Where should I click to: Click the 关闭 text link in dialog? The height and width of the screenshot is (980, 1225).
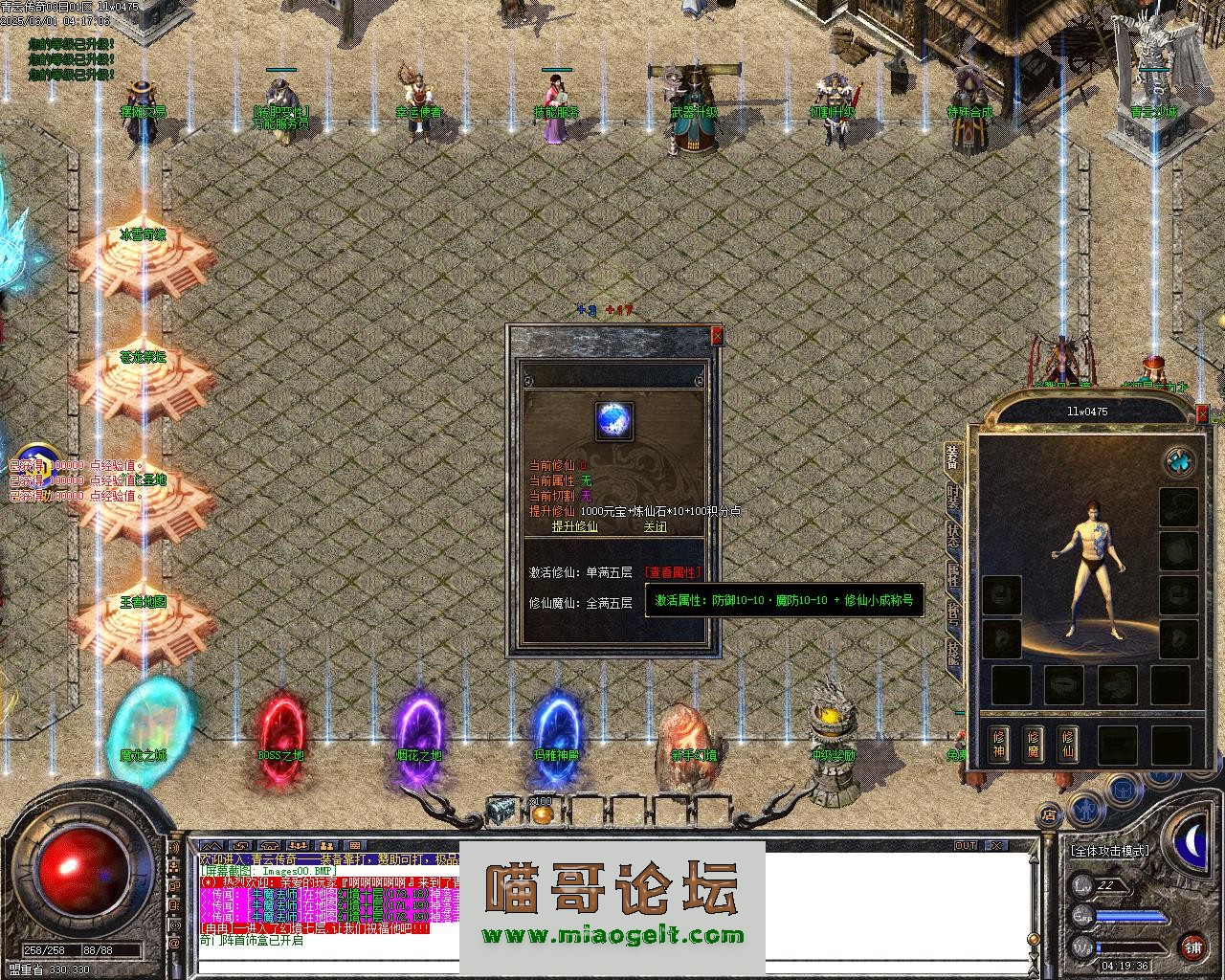click(655, 526)
